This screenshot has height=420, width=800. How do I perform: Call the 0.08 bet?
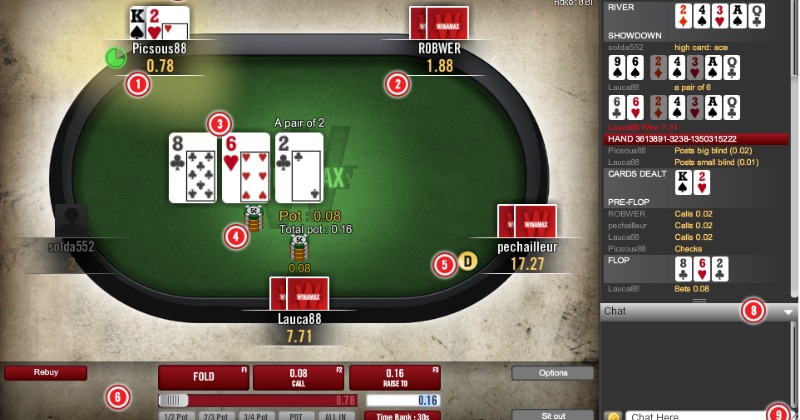point(298,377)
